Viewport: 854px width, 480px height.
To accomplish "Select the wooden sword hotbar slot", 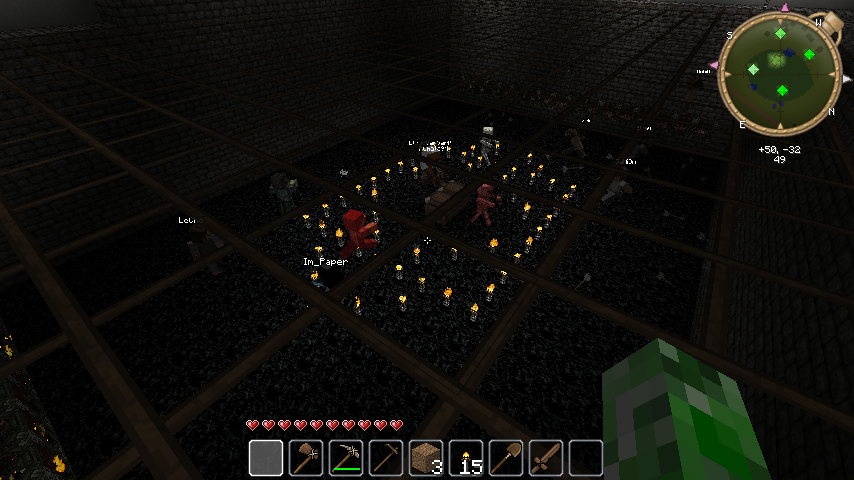I will click(x=545, y=458).
